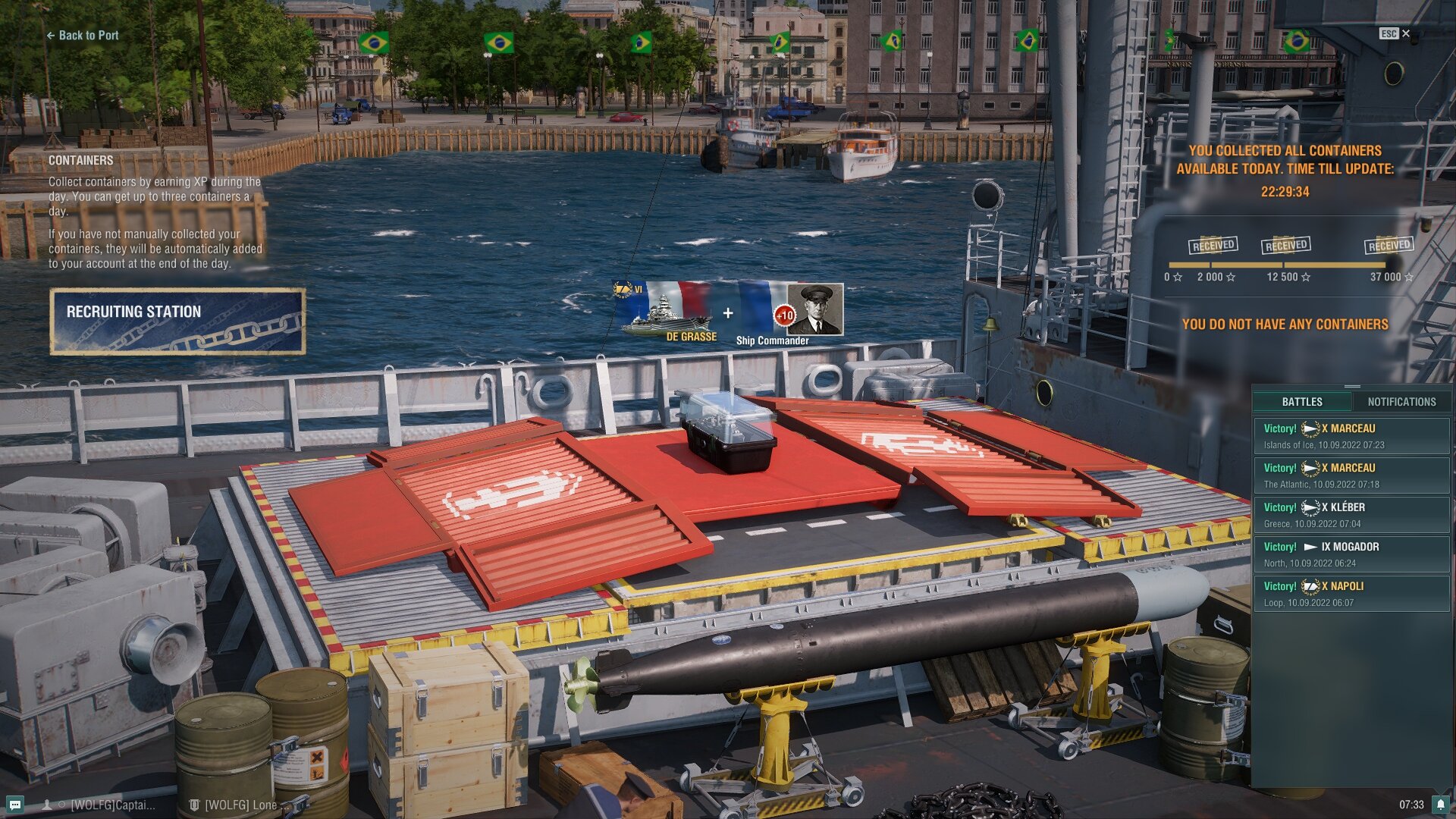
Task: Close the containers screen with ESC X
Action: [x=1395, y=33]
